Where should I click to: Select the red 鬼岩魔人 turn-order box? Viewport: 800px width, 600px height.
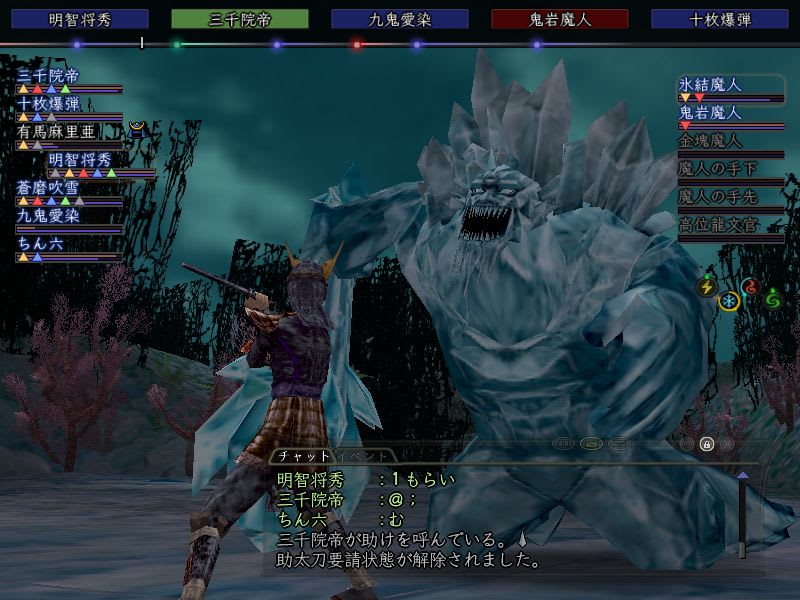point(560,19)
